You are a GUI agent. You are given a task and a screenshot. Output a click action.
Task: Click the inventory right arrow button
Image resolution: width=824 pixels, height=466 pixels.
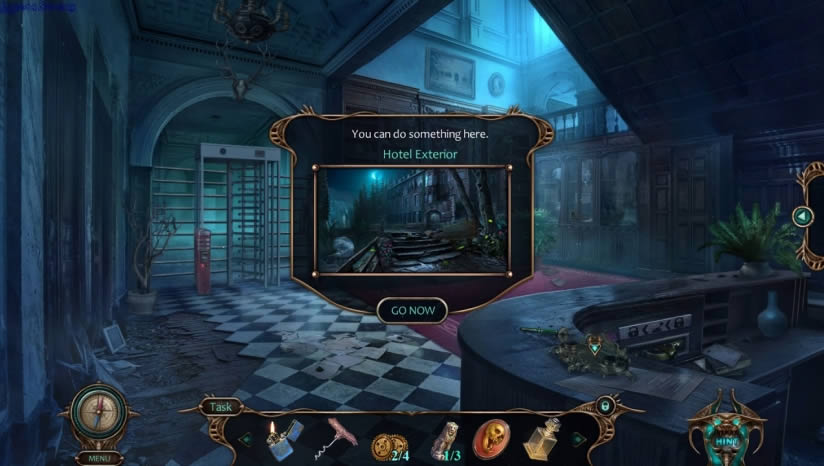[x=579, y=438]
